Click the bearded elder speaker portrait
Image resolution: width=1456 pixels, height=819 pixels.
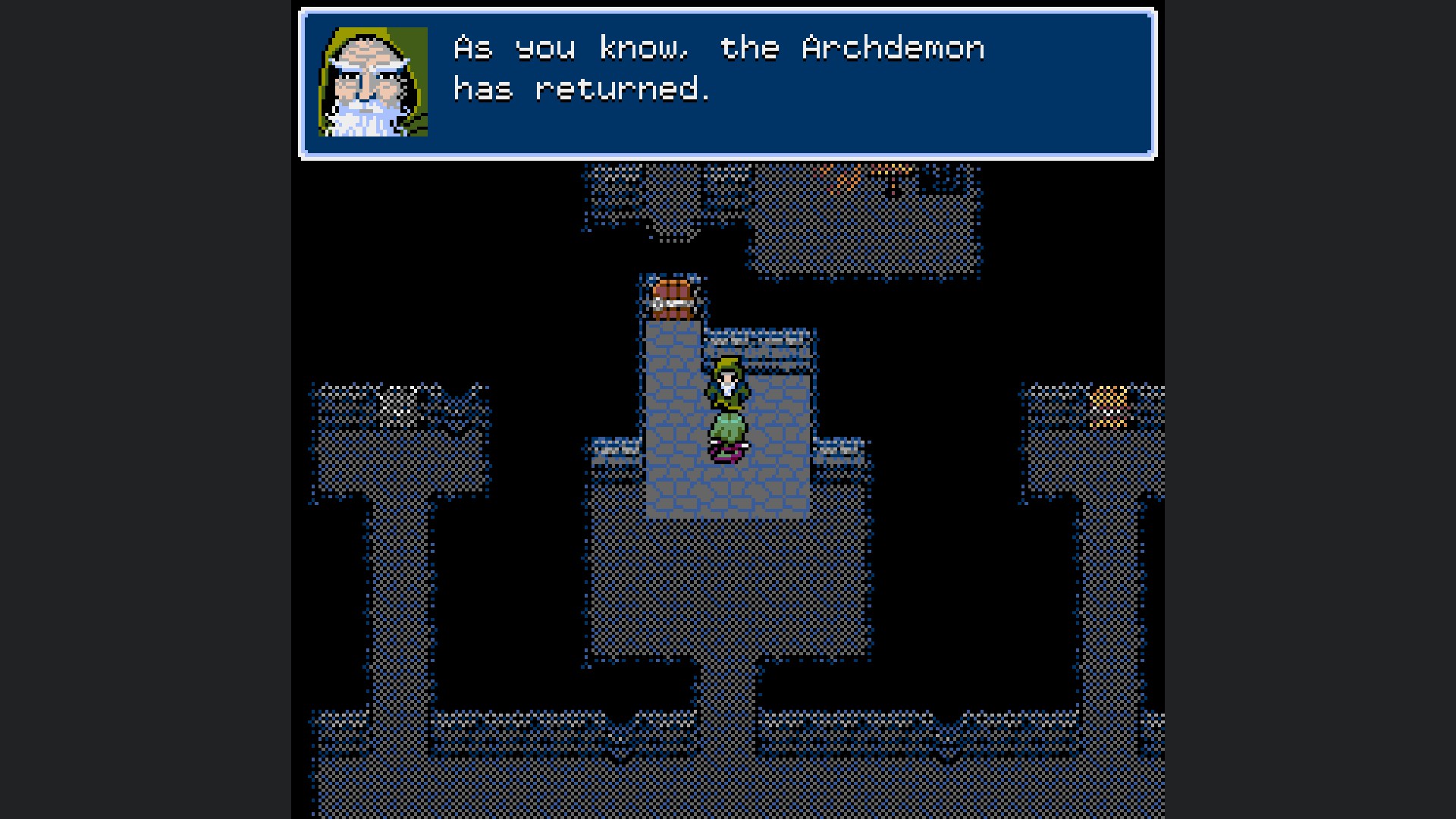coord(373,83)
